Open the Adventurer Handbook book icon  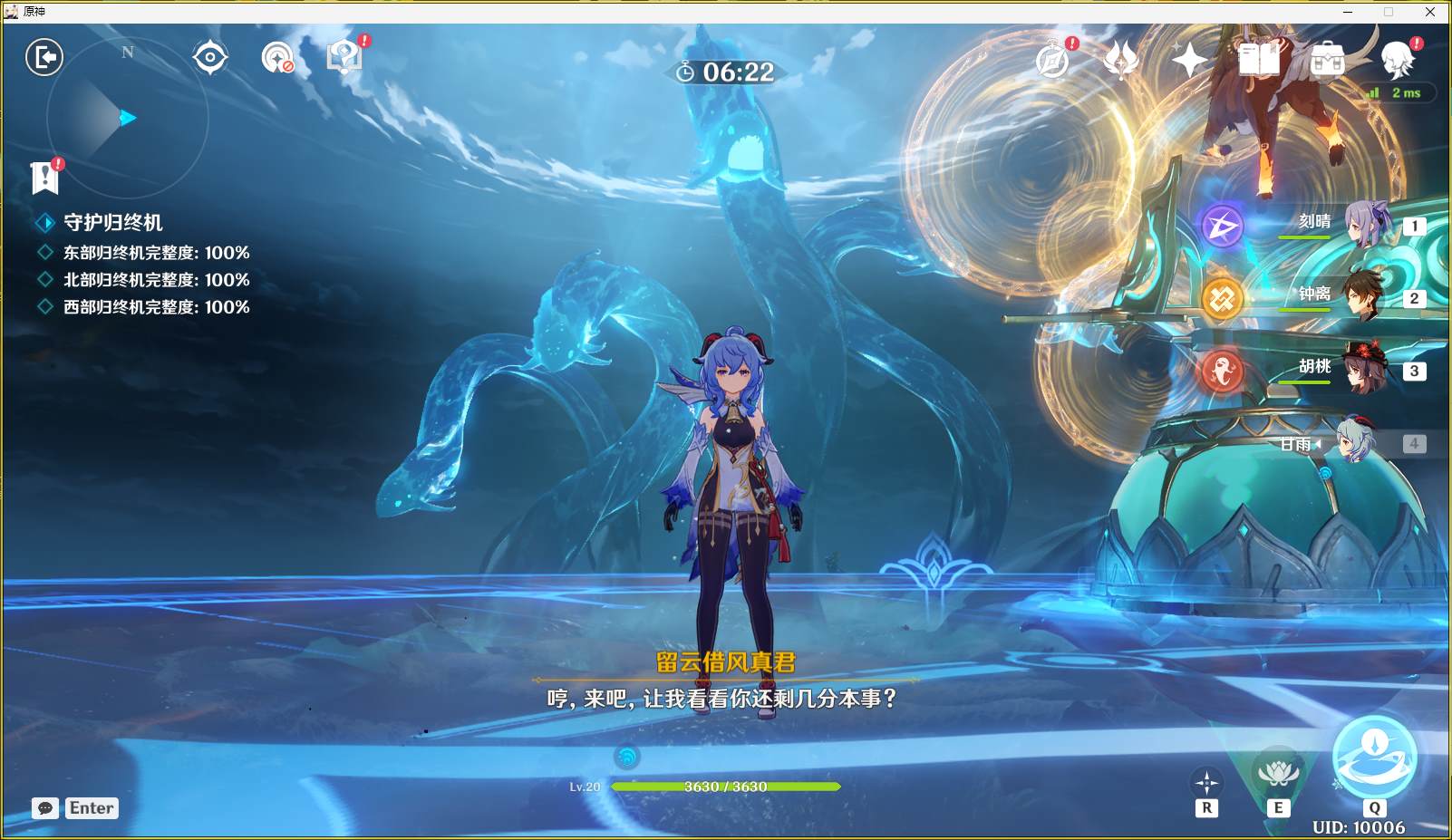pos(1260,59)
